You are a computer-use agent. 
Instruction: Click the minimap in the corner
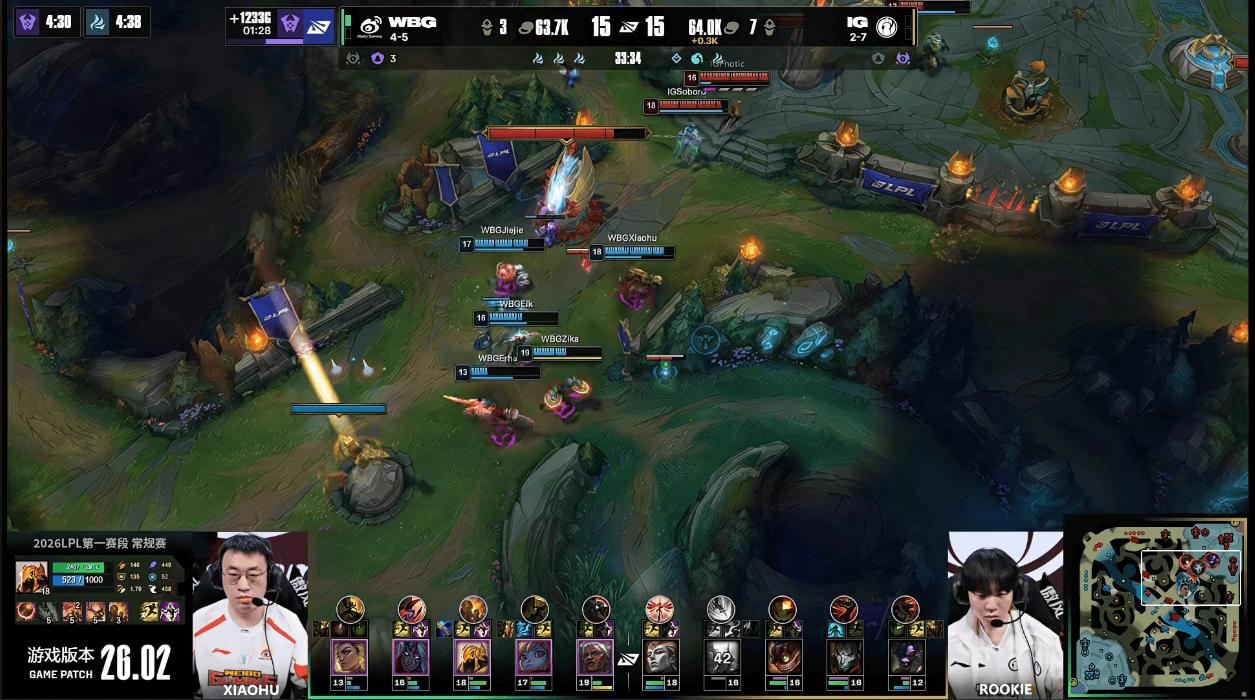click(x=1160, y=606)
